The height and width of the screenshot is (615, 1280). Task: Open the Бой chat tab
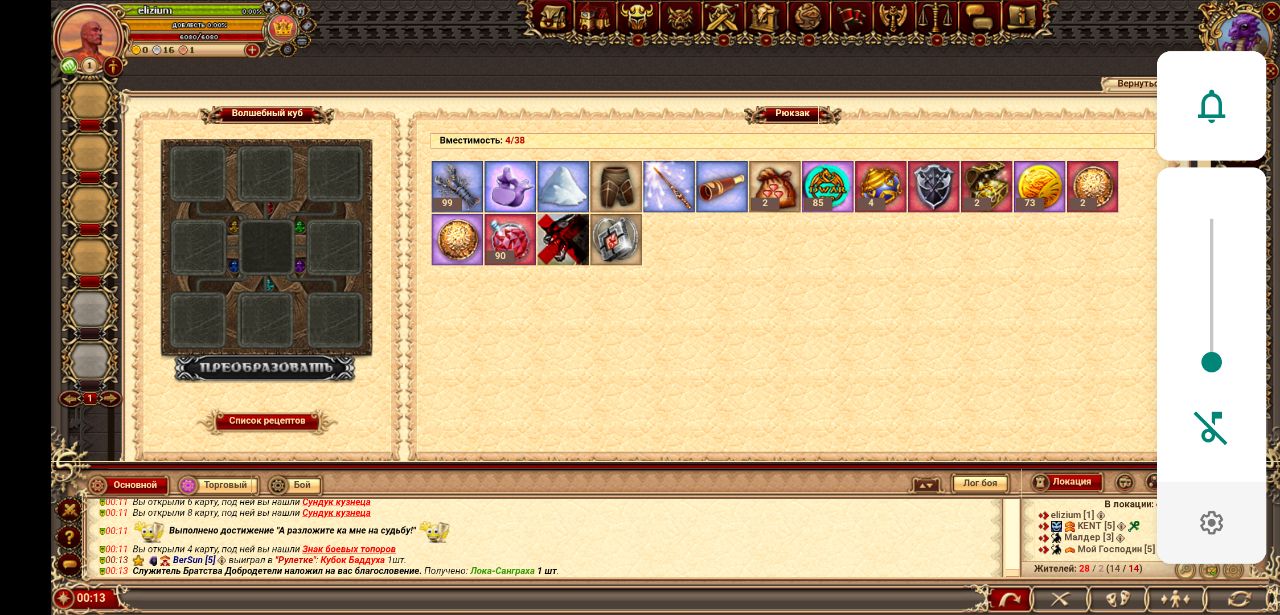293,485
